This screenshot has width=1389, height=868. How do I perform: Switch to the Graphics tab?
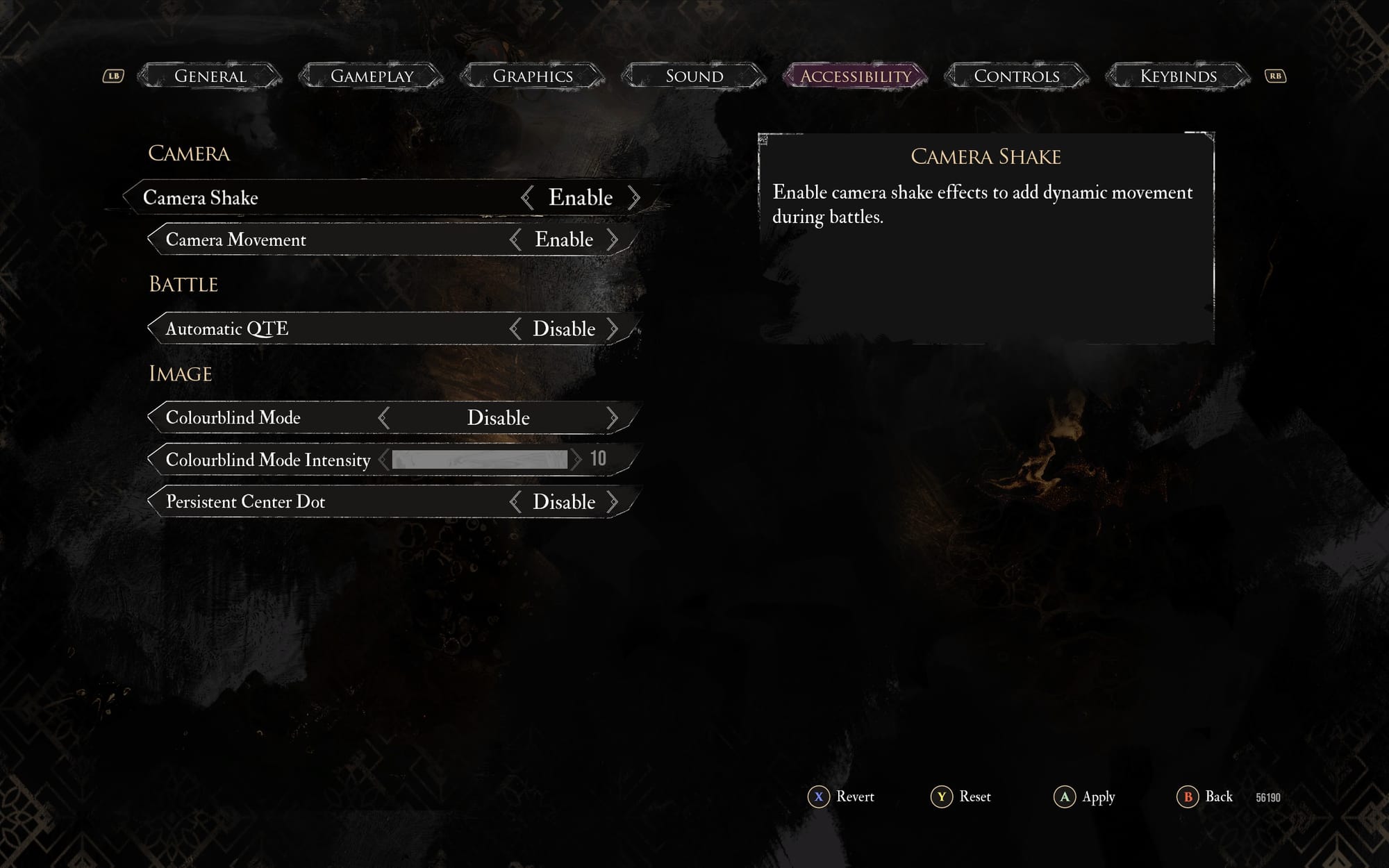pos(533,76)
